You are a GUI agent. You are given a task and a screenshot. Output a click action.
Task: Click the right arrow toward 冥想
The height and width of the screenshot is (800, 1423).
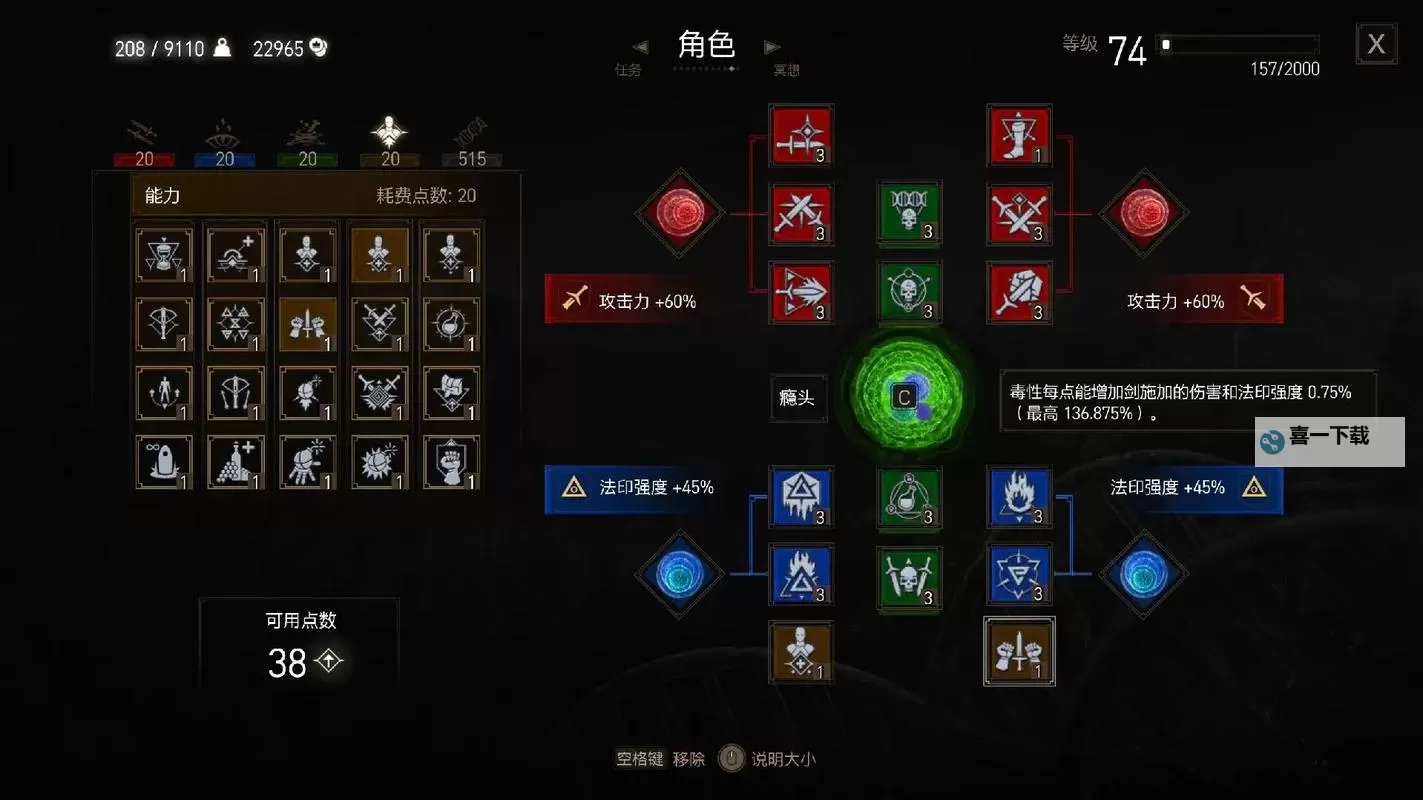[771, 46]
